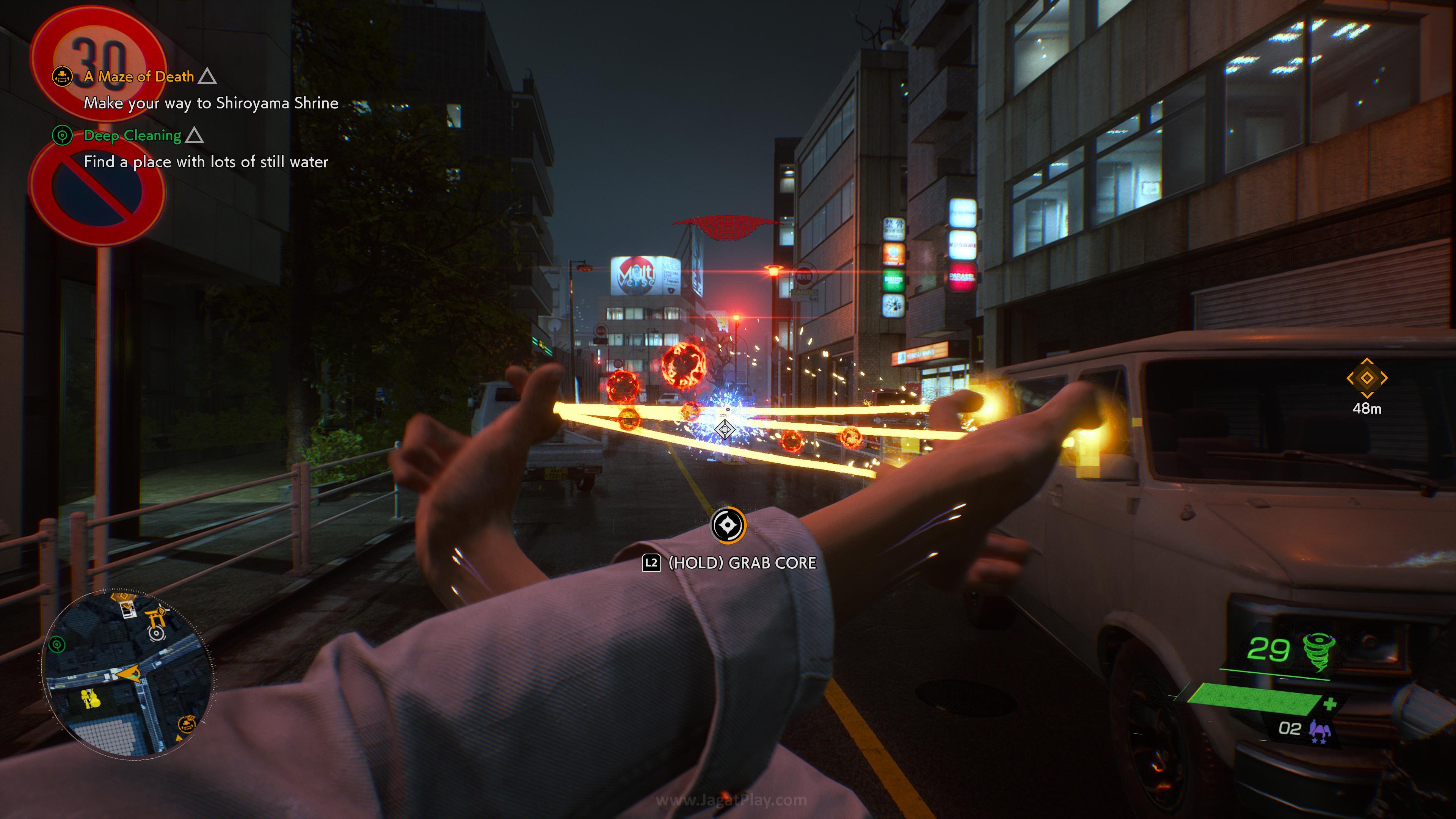Click the orange main quest icon
The width and height of the screenshot is (1456, 819).
[x=62, y=76]
